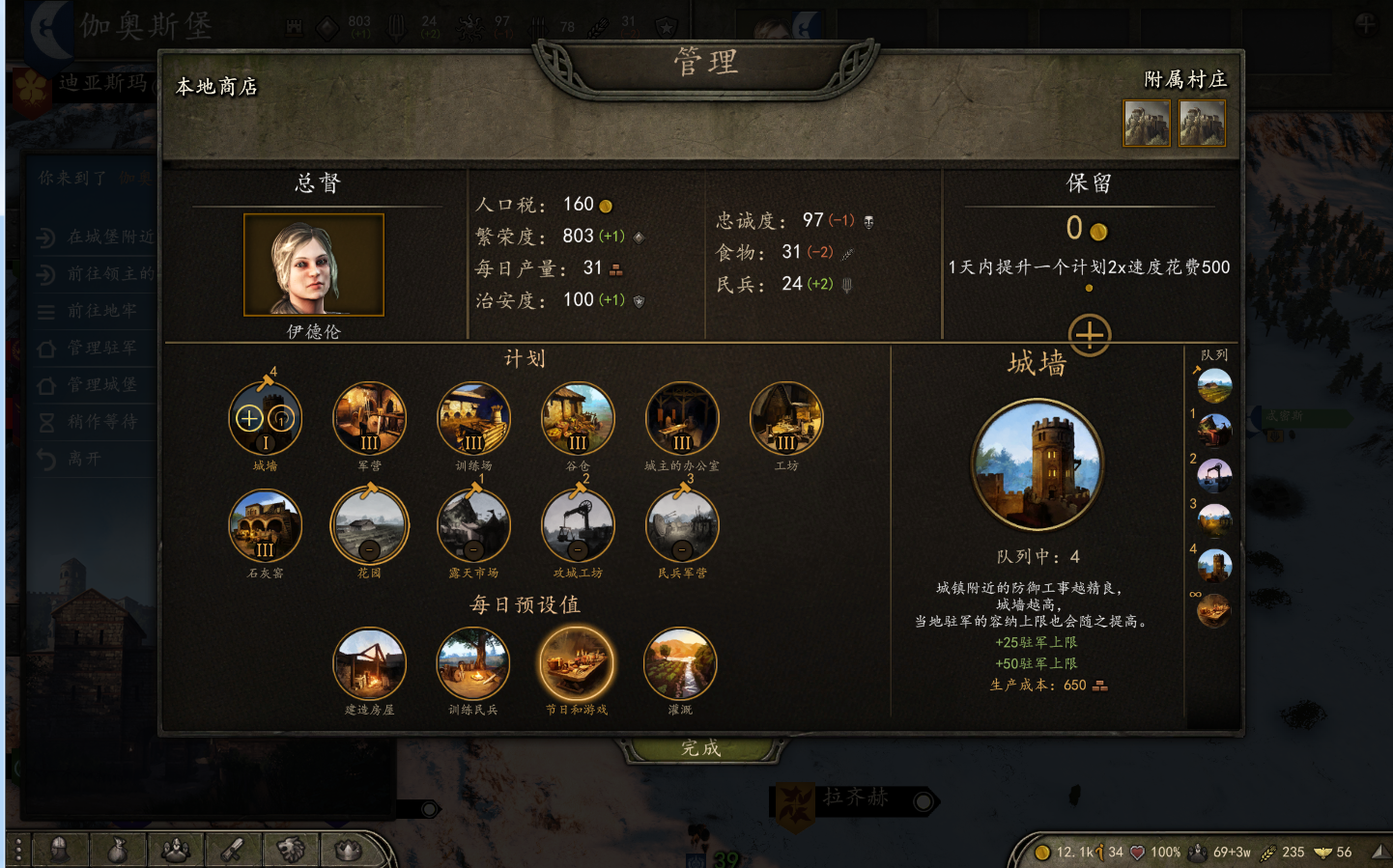Viewport: 1393px width, 868px height.
Task: Pick the 谷仓 granary project
Action: [x=578, y=419]
